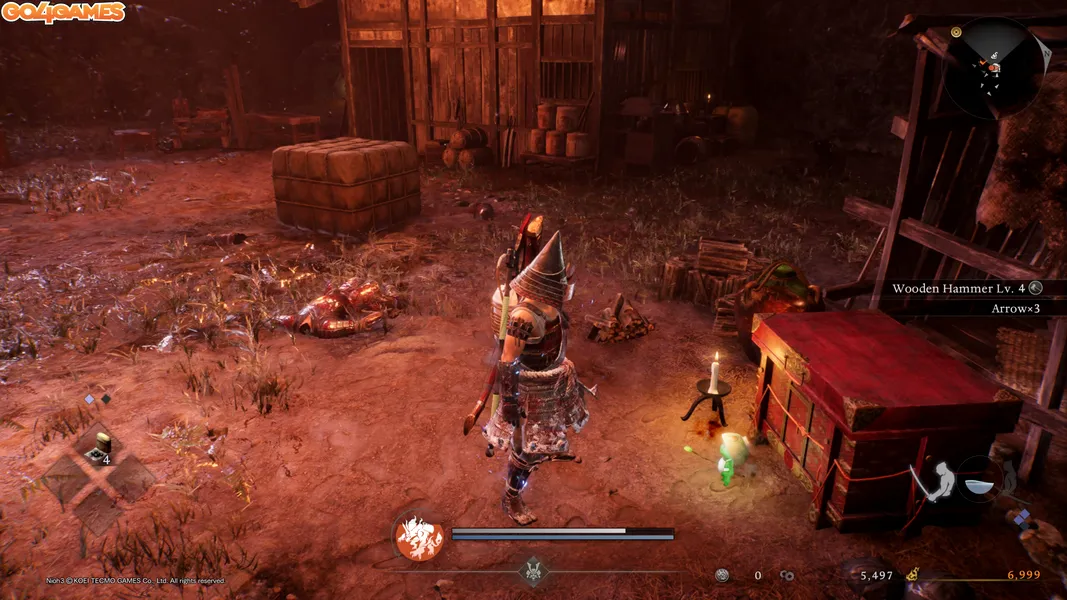
Task: Click the circular minimap
Action: click(993, 67)
